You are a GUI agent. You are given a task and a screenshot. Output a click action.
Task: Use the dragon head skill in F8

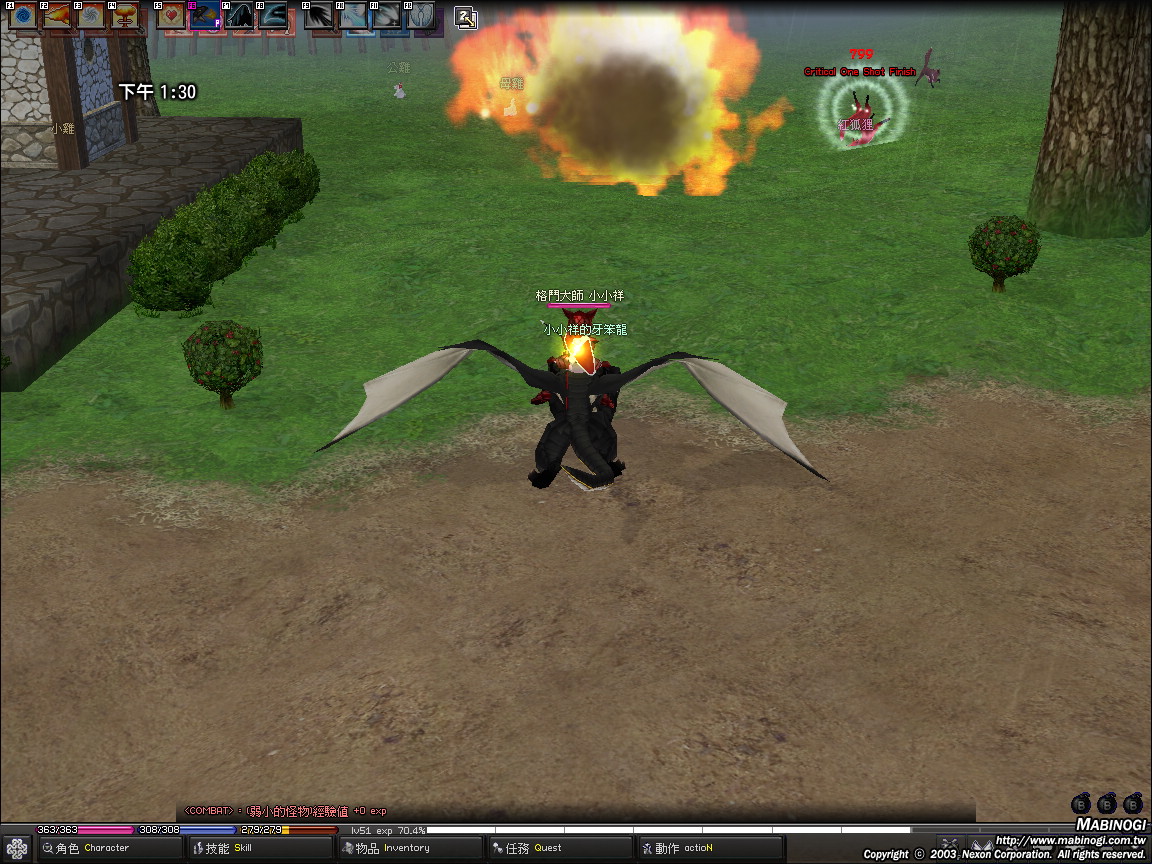tap(273, 16)
